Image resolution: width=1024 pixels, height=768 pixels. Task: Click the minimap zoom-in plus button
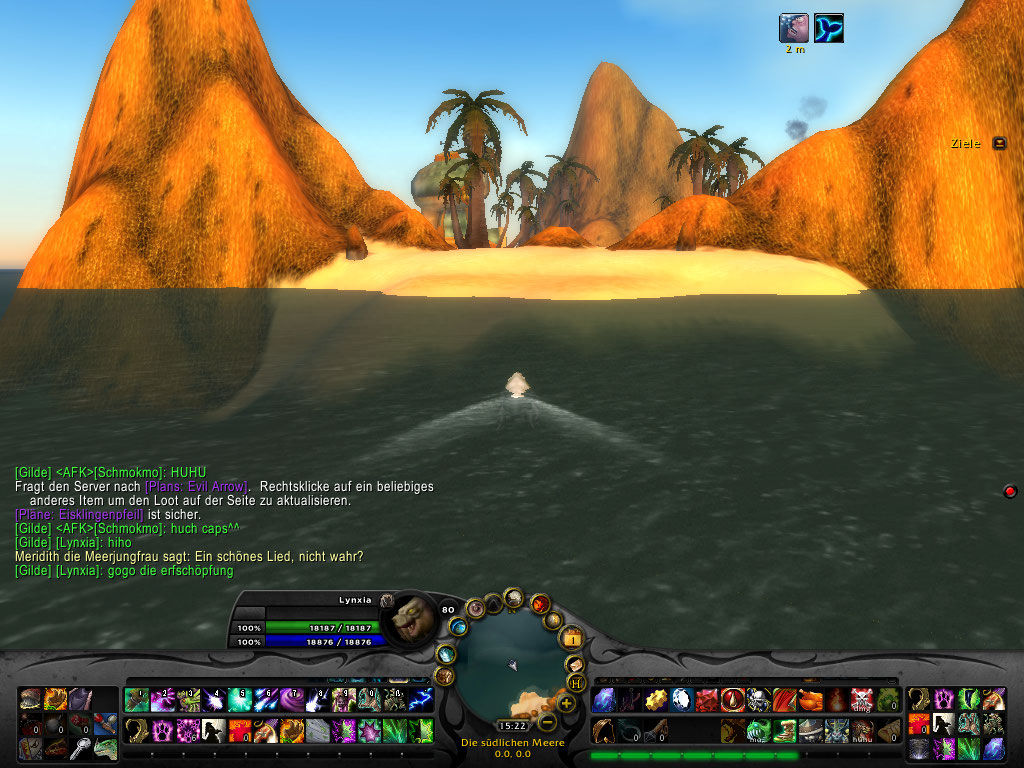tap(566, 703)
